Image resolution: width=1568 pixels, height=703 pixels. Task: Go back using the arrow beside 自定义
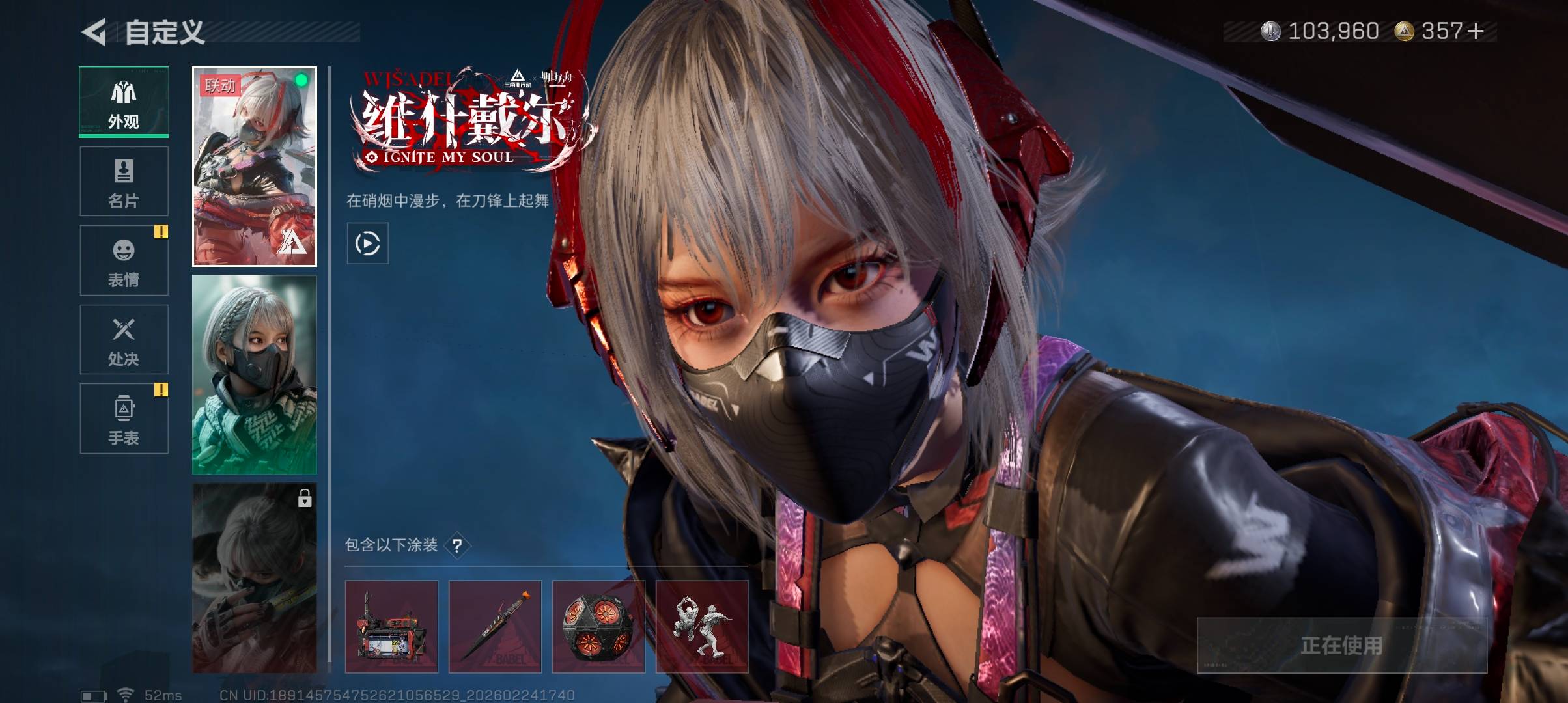[x=94, y=33]
